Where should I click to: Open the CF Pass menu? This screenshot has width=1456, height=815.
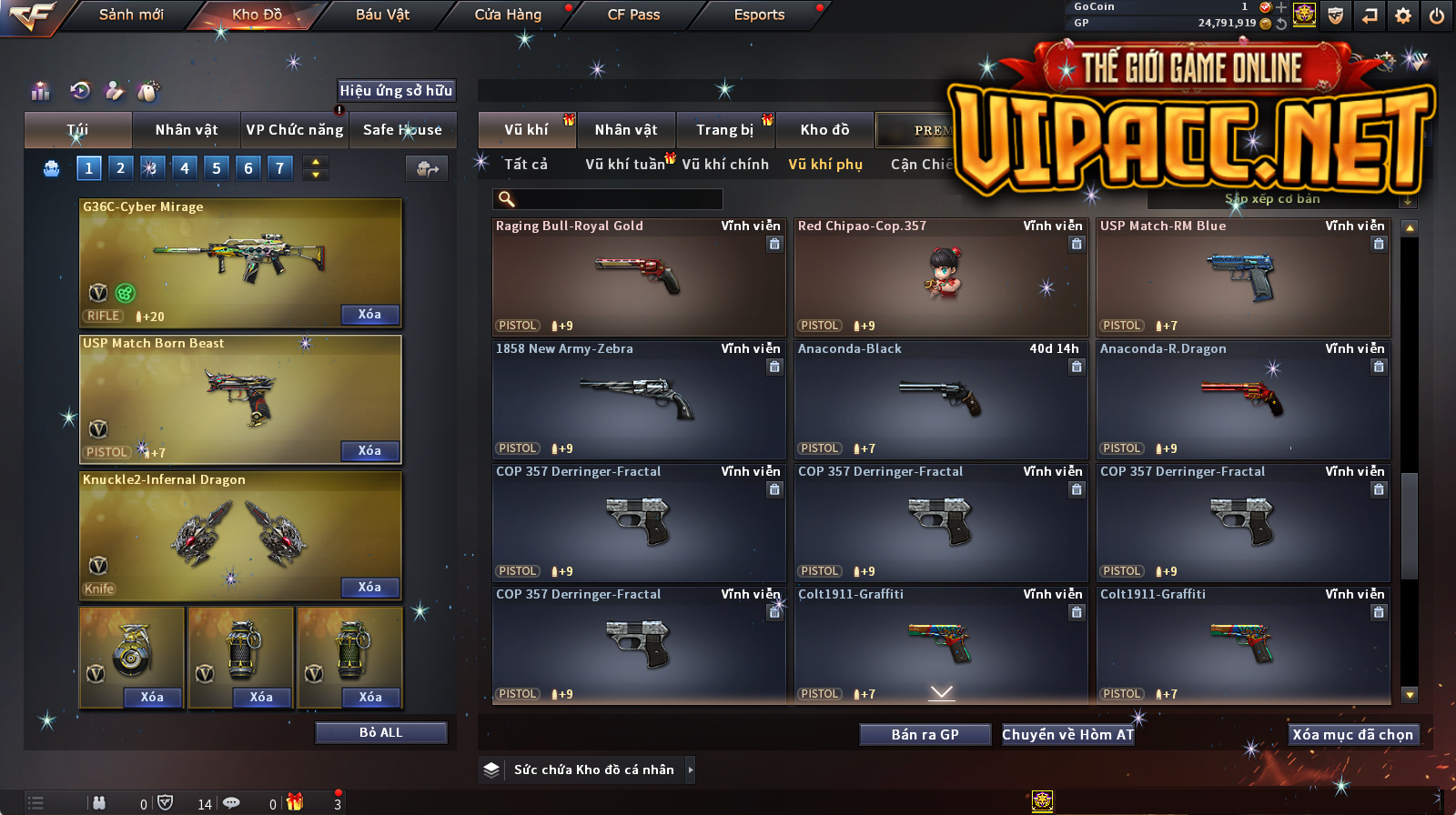click(x=633, y=15)
